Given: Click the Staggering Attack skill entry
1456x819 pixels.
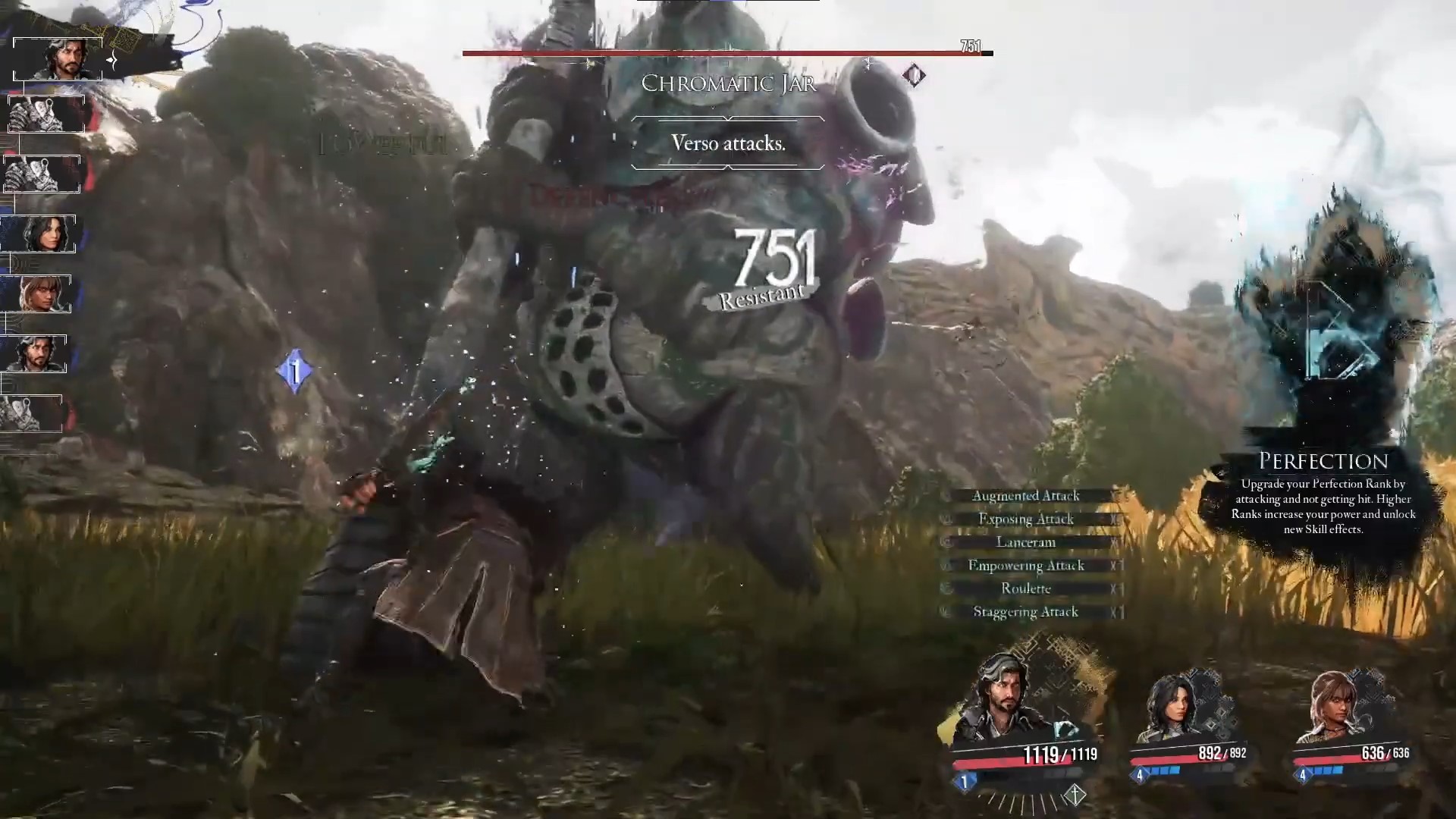Looking at the screenshot, I should (x=1026, y=612).
